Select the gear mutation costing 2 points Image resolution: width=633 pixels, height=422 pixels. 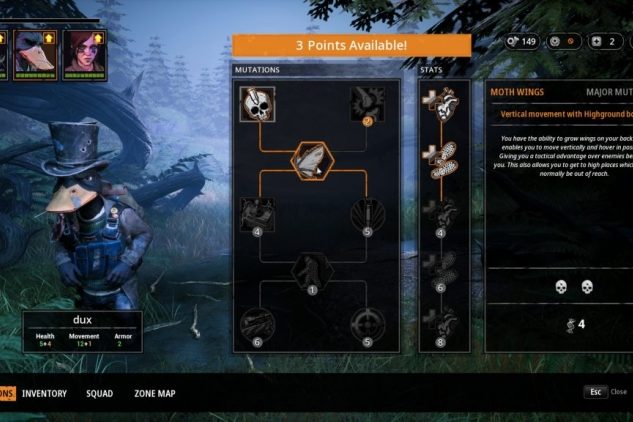366,106
